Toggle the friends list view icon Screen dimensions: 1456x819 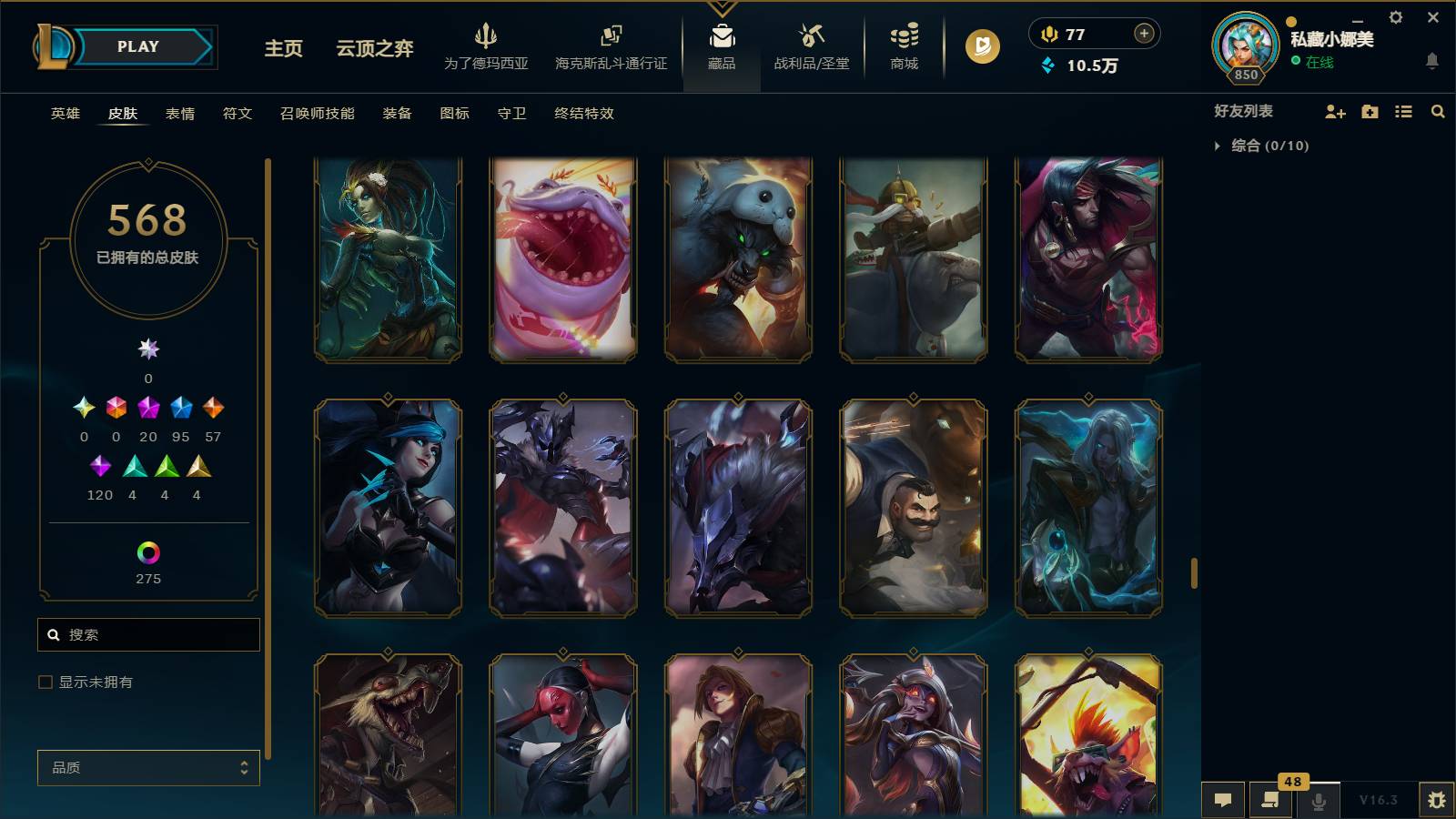click(1404, 111)
